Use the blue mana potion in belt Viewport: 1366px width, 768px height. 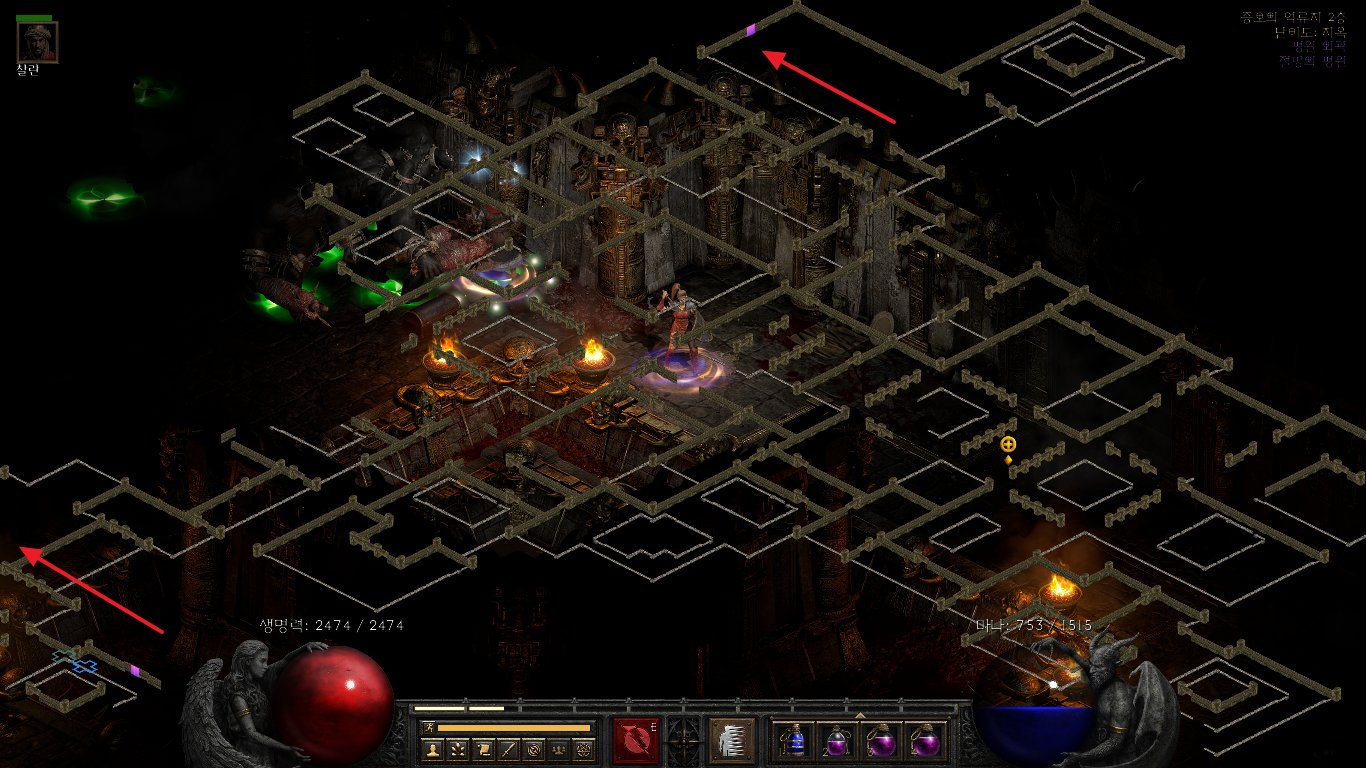pyautogui.click(x=794, y=741)
